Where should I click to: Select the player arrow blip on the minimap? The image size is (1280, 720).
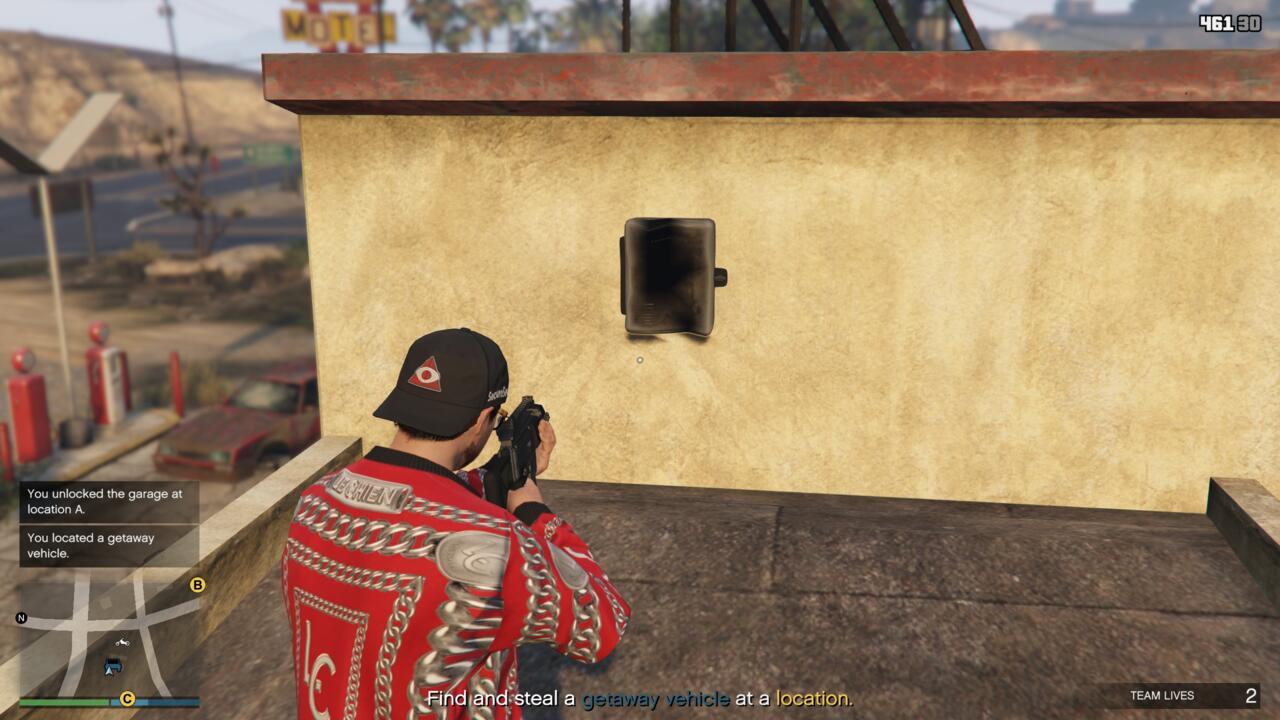(x=108, y=670)
